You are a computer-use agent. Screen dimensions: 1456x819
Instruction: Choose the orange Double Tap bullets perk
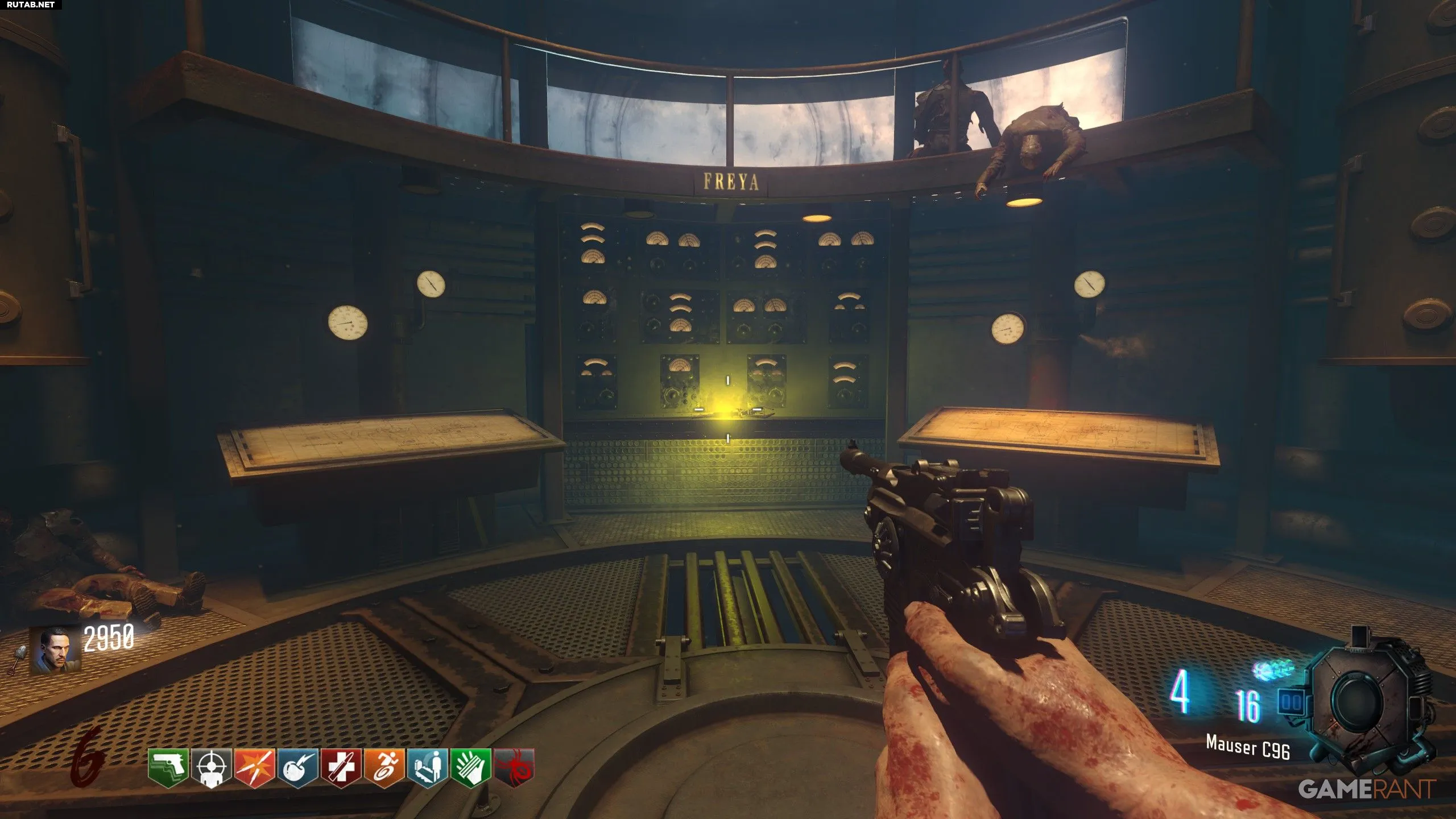click(x=254, y=768)
